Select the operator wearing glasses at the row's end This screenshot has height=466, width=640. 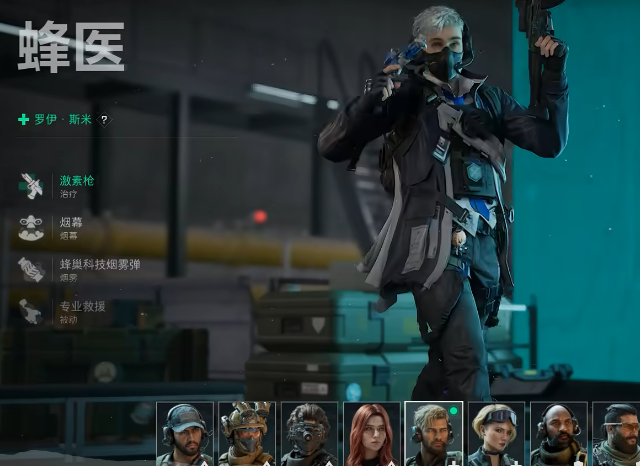coord(617,434)
